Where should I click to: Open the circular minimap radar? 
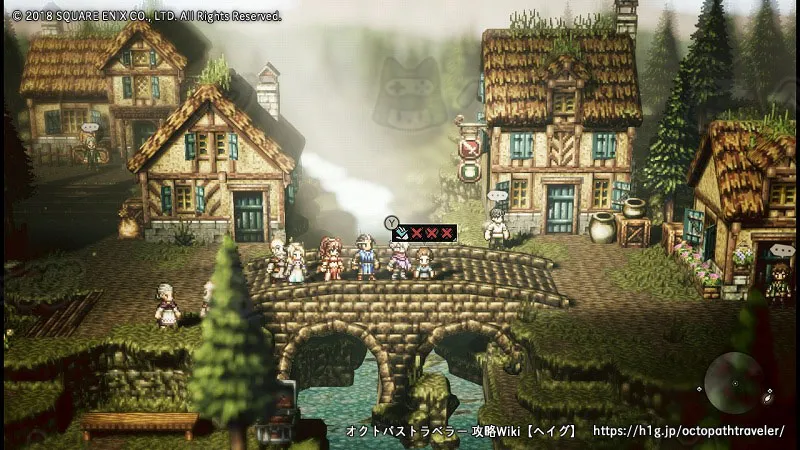pyautogui.click(x=735, y=383)
